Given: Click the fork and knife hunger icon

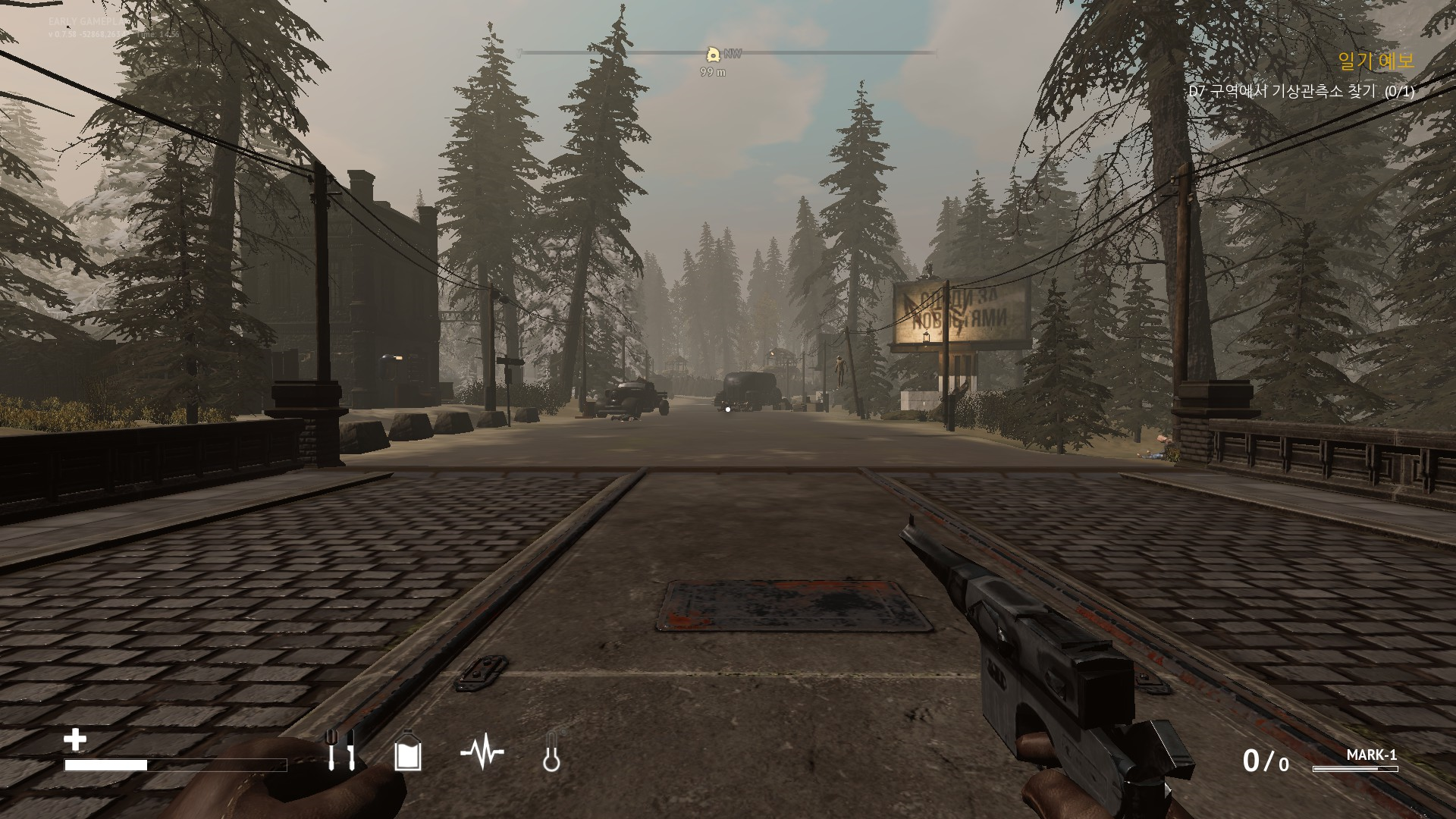Looking at the screenshot, I should (340, 750).
